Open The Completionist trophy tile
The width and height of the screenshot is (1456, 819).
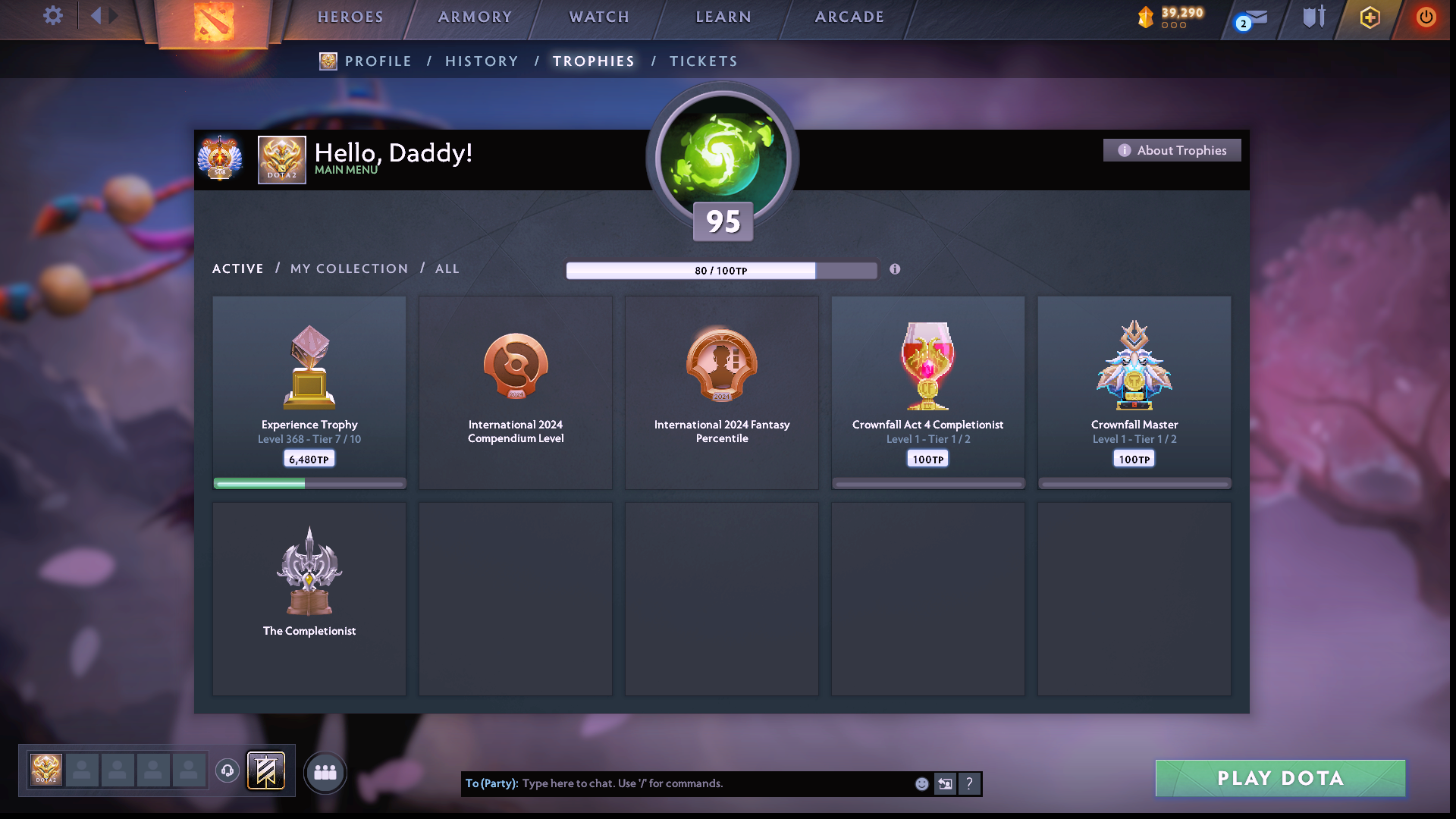309,598
